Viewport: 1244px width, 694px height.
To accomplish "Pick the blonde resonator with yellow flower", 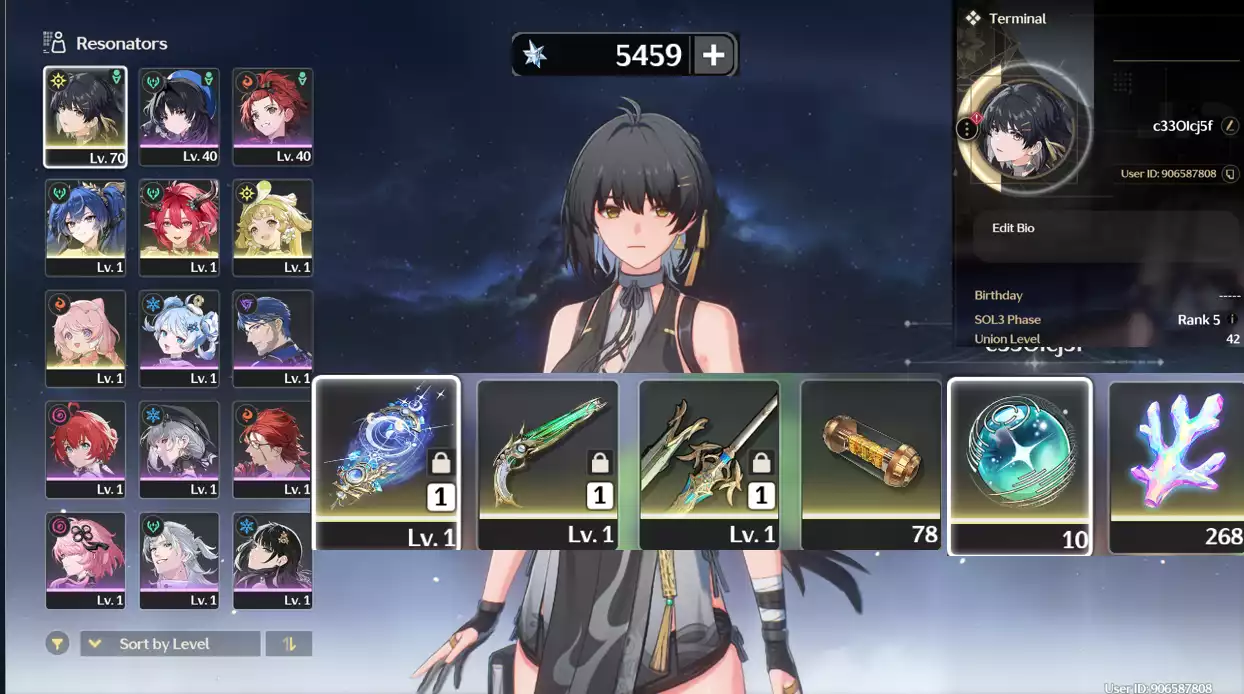I will point(273,227).
